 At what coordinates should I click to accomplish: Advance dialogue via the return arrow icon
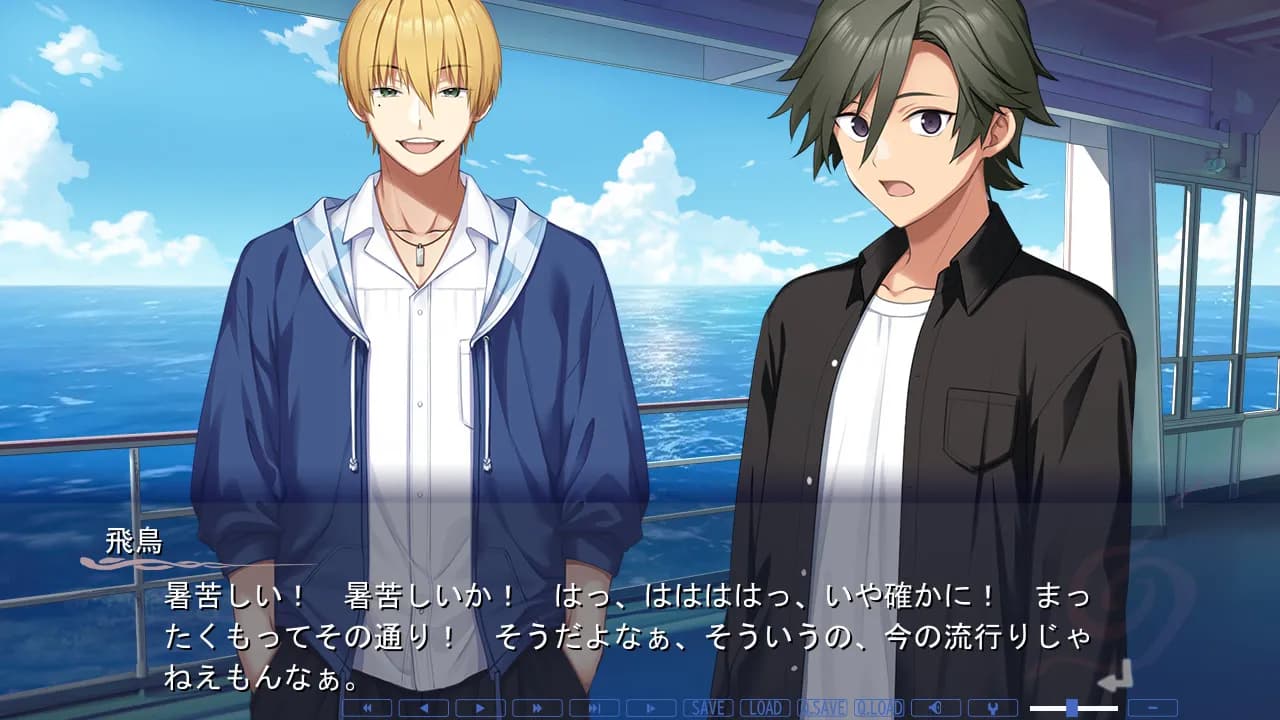click(x=1114, y=677)
